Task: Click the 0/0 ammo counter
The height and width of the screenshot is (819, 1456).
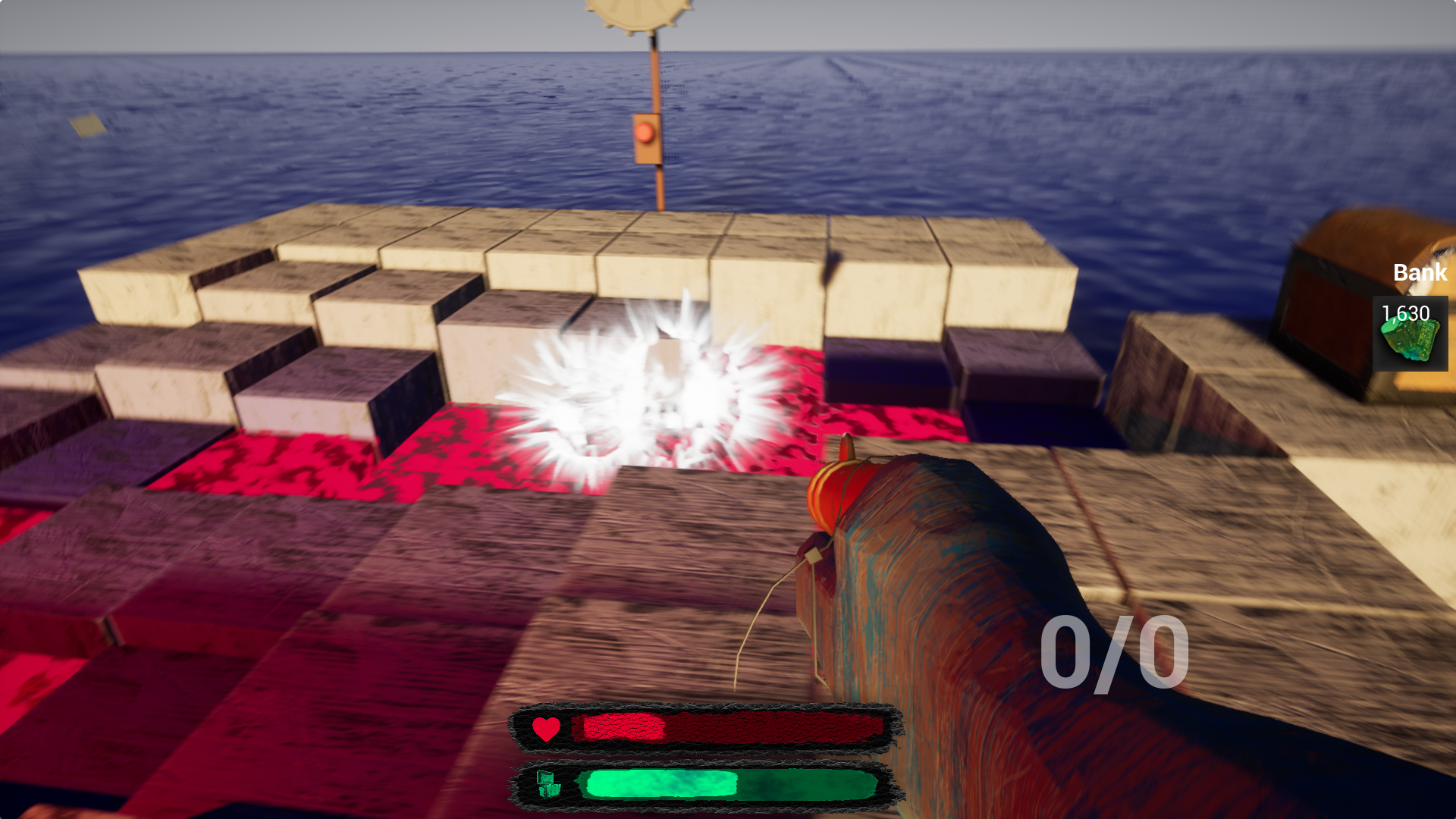Action: [1115, 652]
